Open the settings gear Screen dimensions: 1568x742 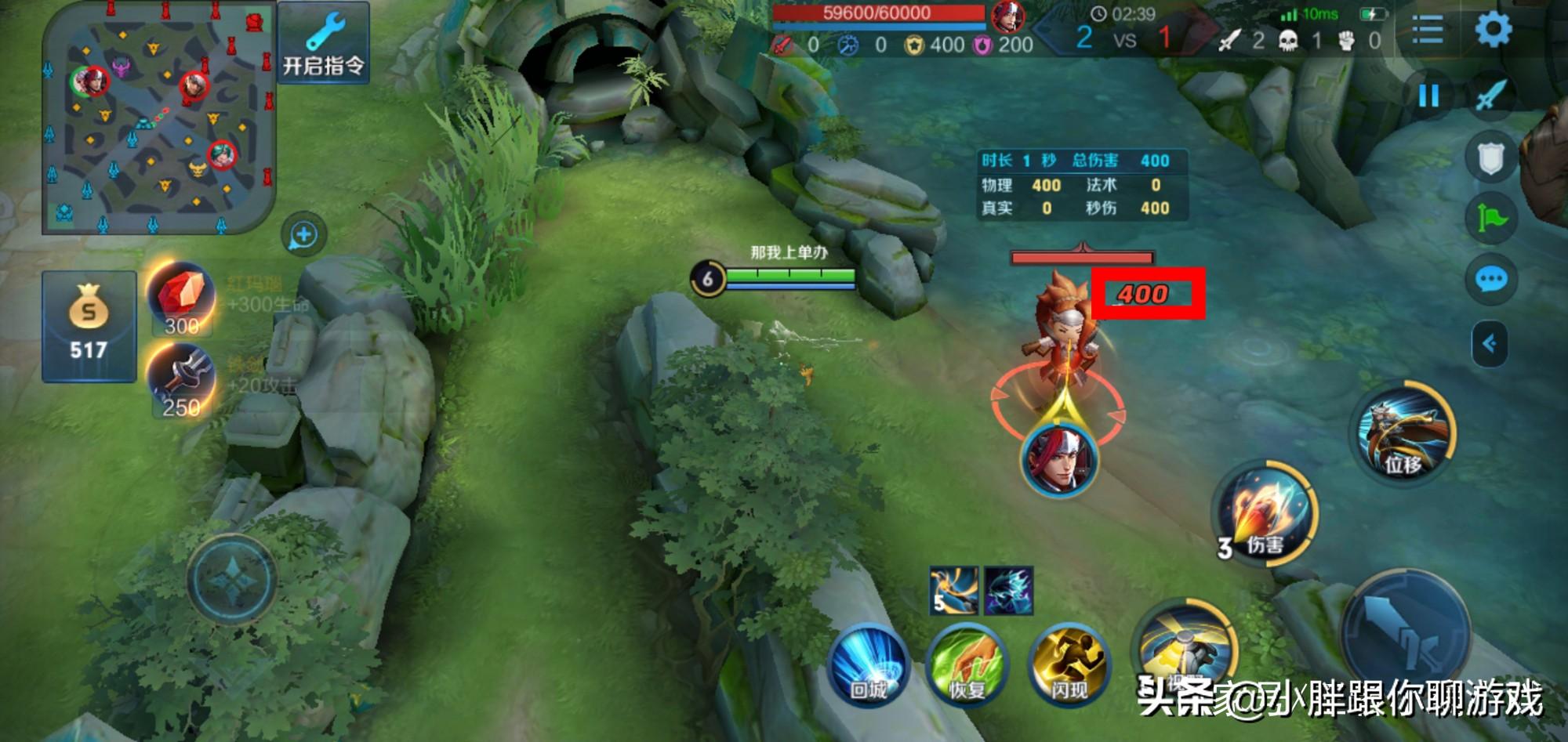coord(1493,30)
